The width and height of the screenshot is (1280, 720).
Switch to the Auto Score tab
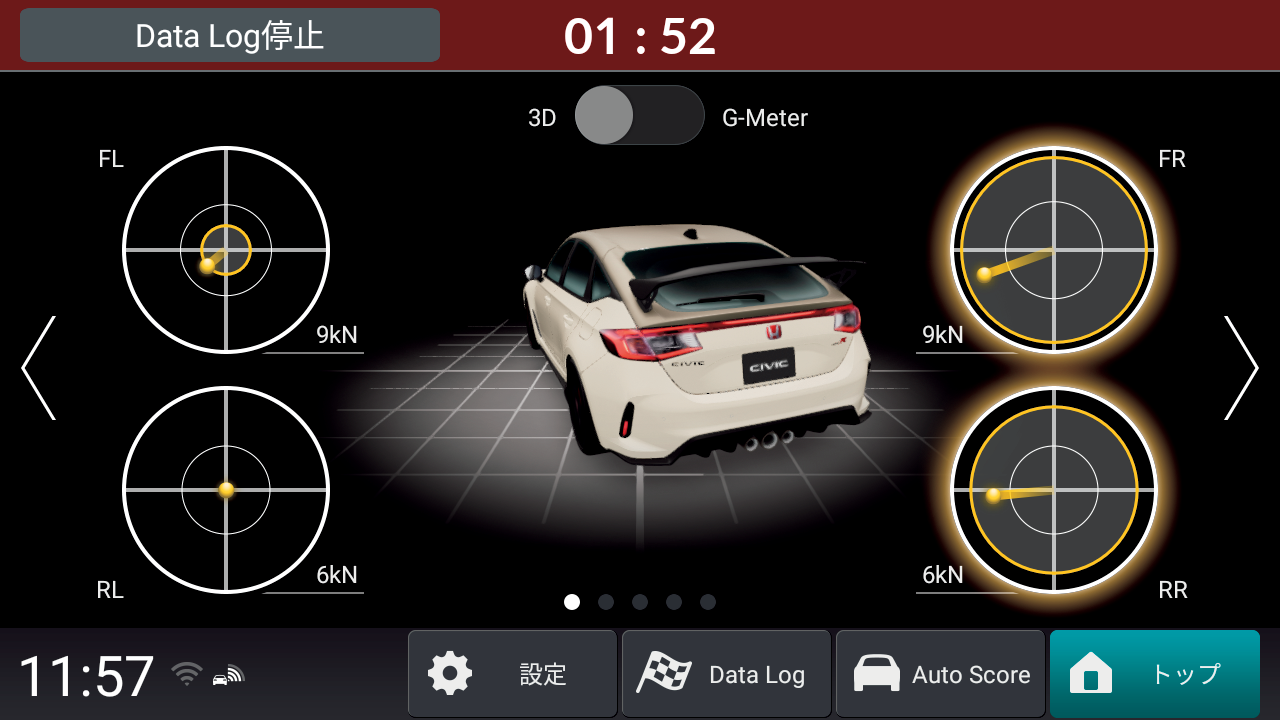pos(940,673)
